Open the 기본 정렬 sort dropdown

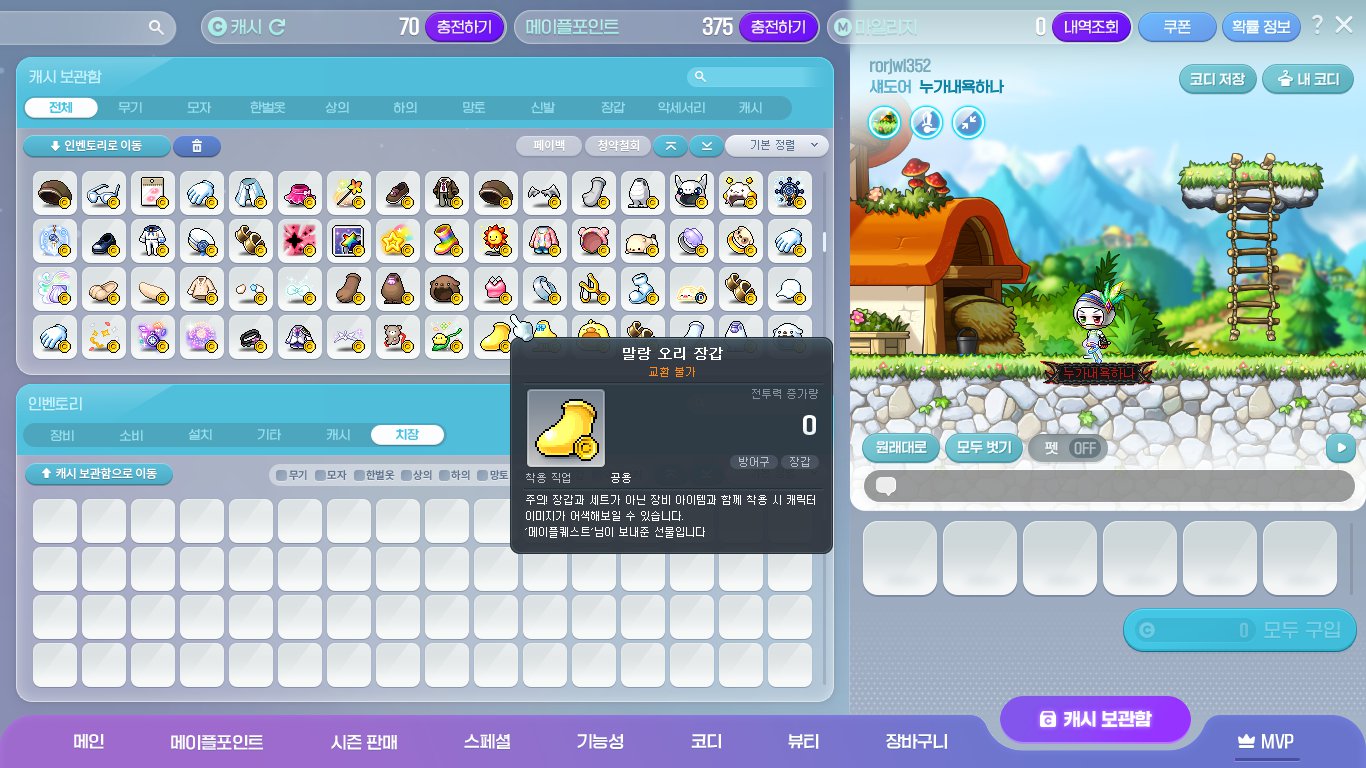point(775,146)
